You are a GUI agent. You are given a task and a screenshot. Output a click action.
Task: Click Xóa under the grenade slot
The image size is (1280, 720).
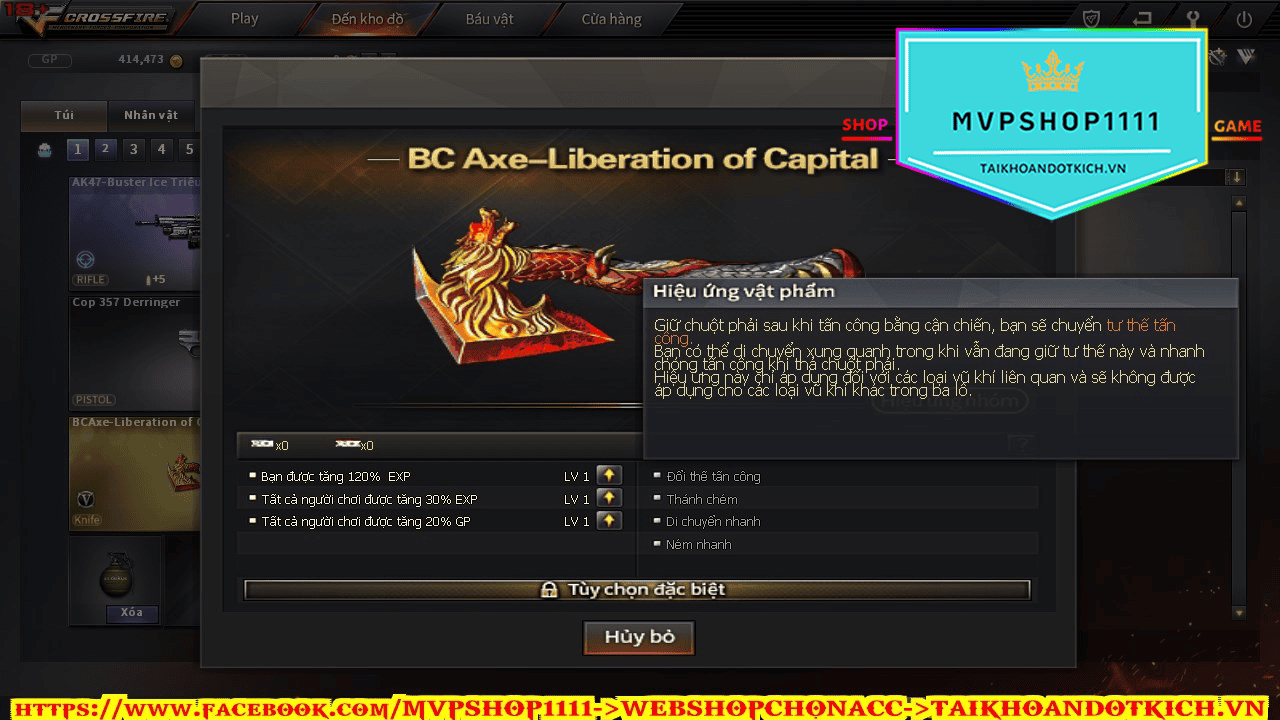(131, 613)
